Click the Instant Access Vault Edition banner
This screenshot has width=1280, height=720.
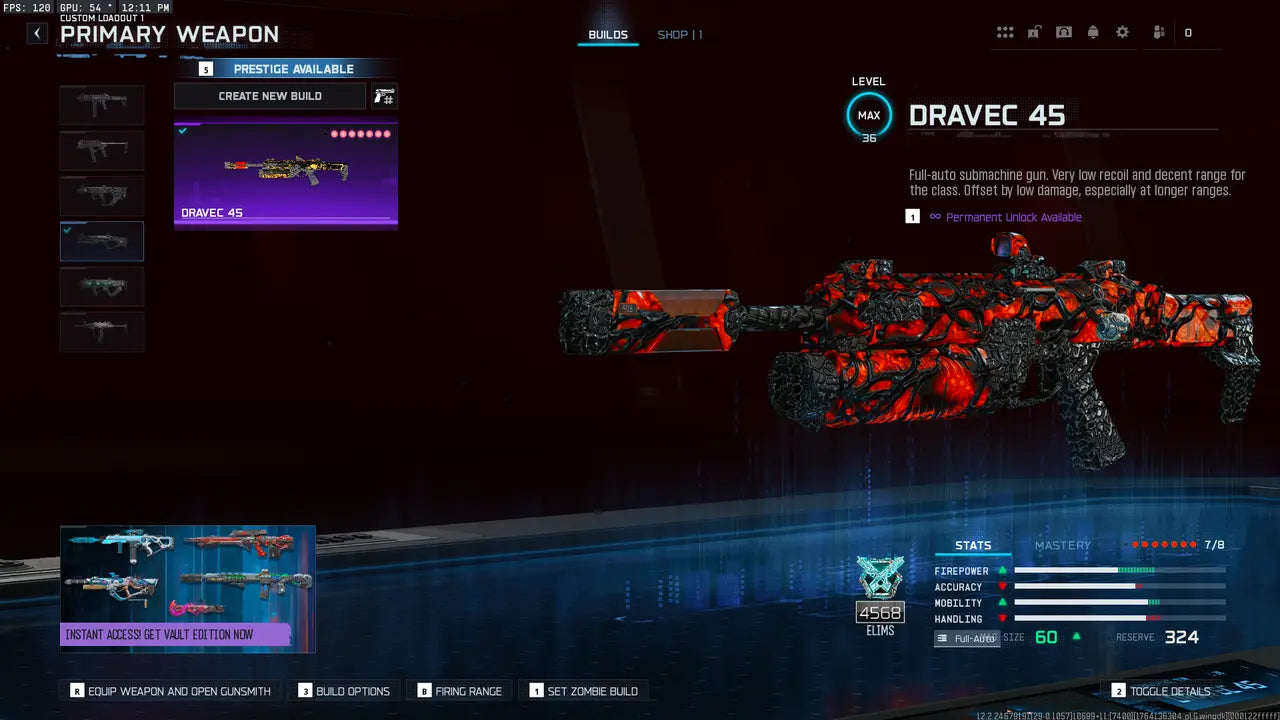click(188, 590)
